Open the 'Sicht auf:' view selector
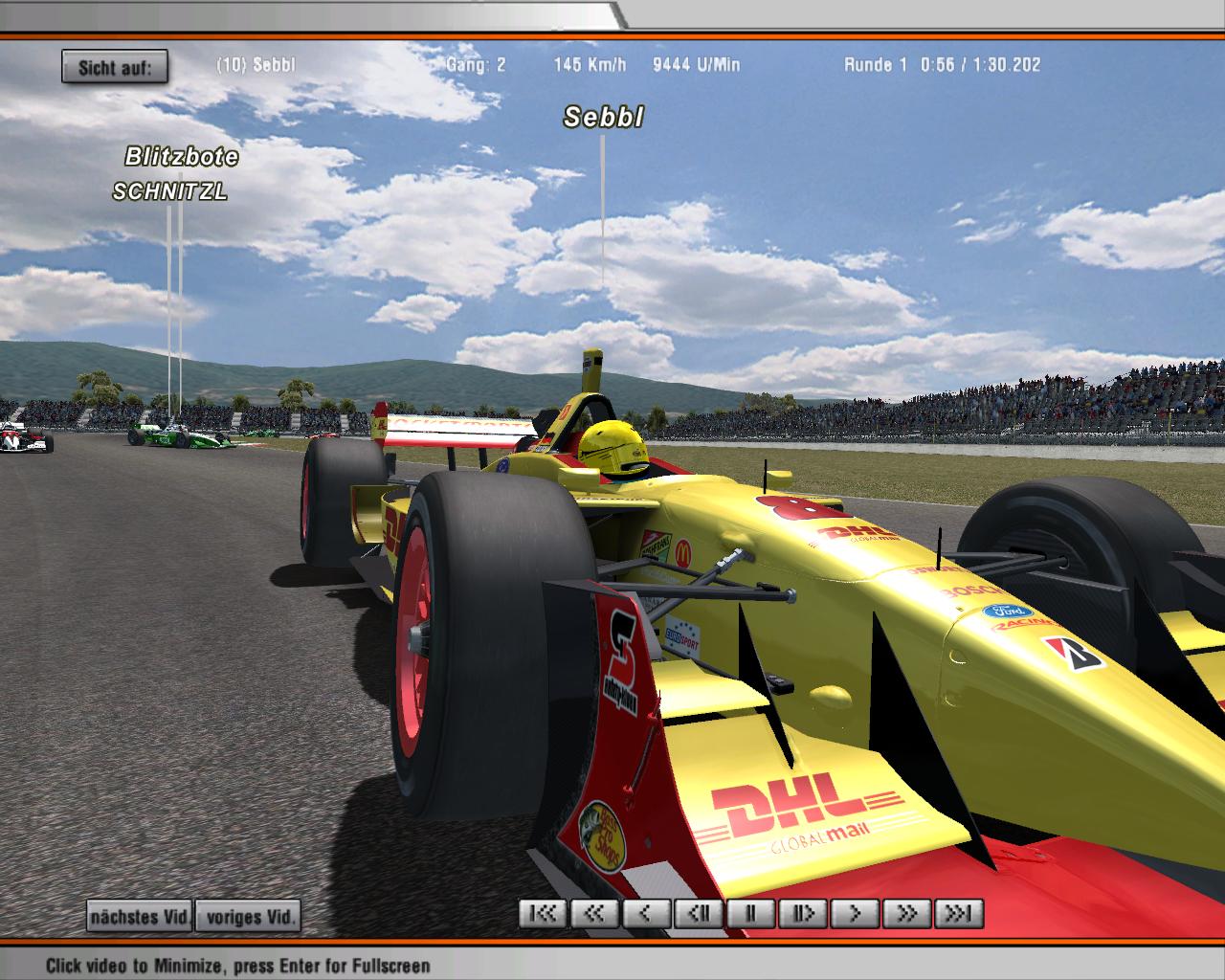This screenshot has width=1225, height=980. pos(115,67)
